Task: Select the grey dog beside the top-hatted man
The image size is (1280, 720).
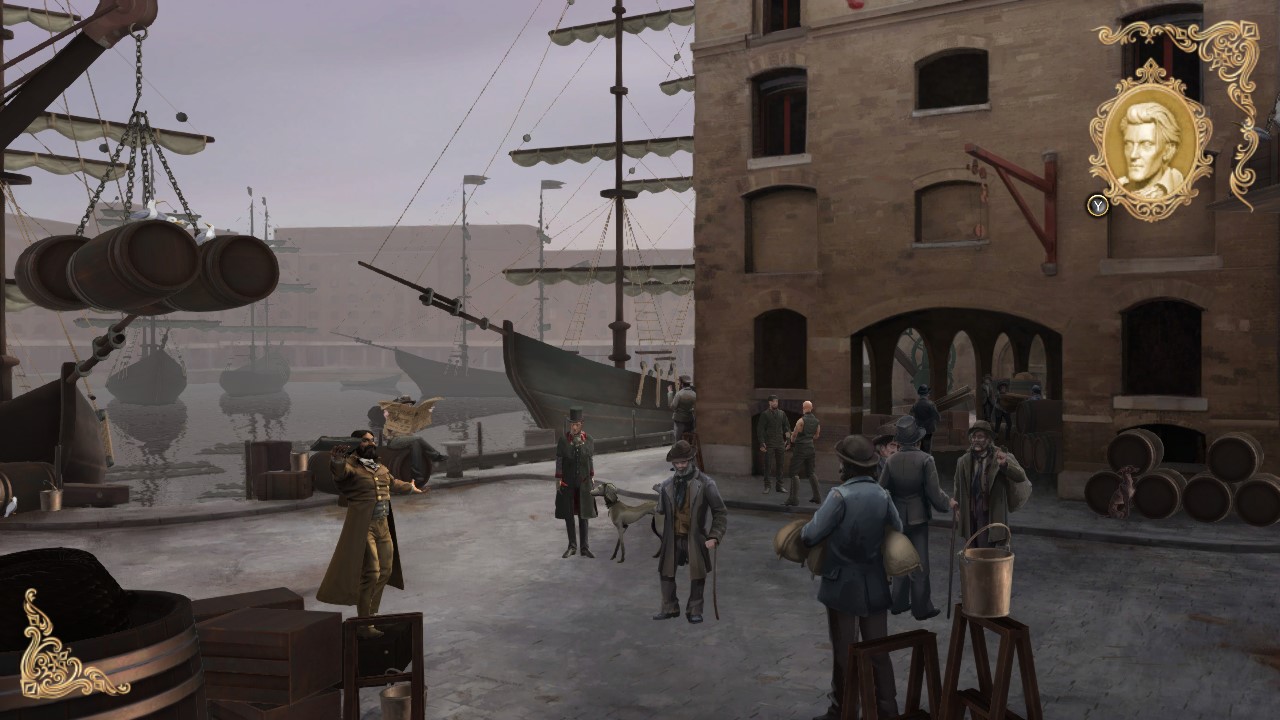Action: pos(625,510)
